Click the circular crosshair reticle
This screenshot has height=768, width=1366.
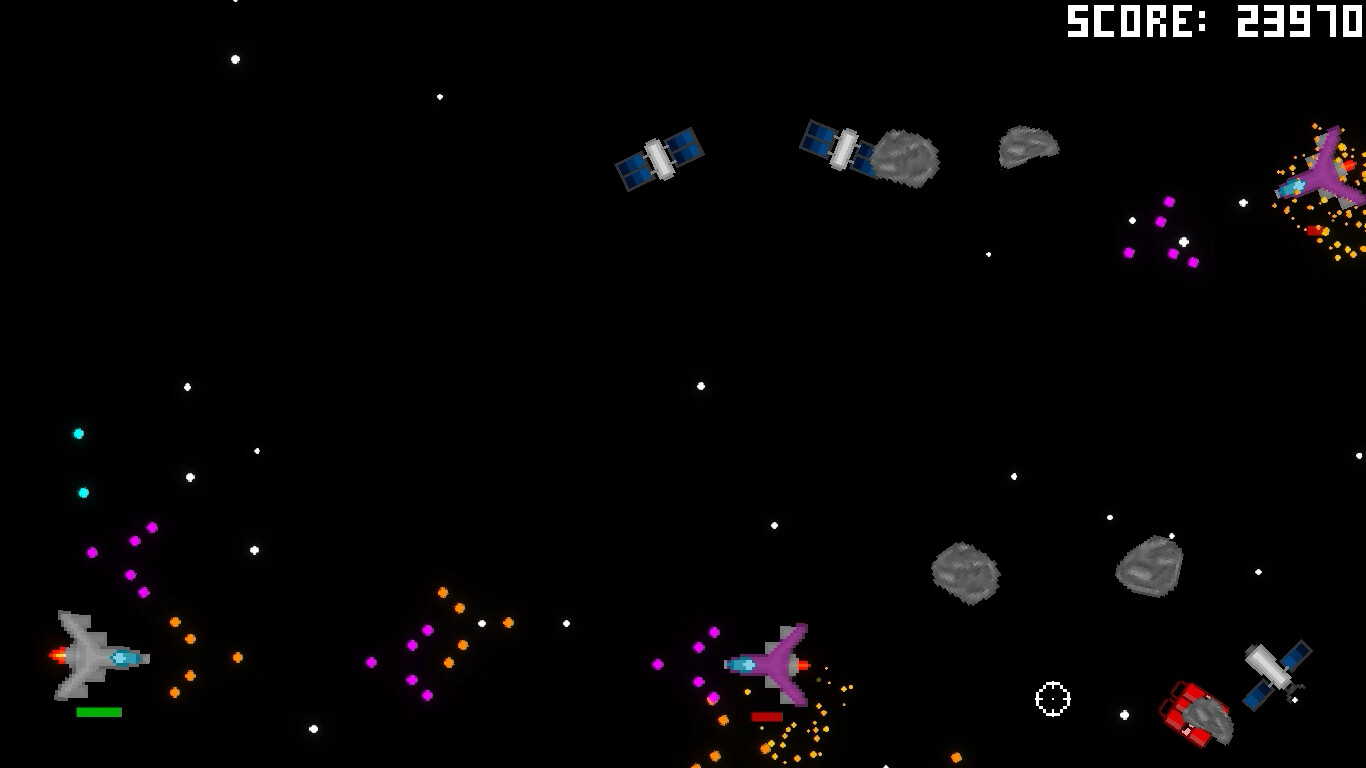pos(1053,700)
